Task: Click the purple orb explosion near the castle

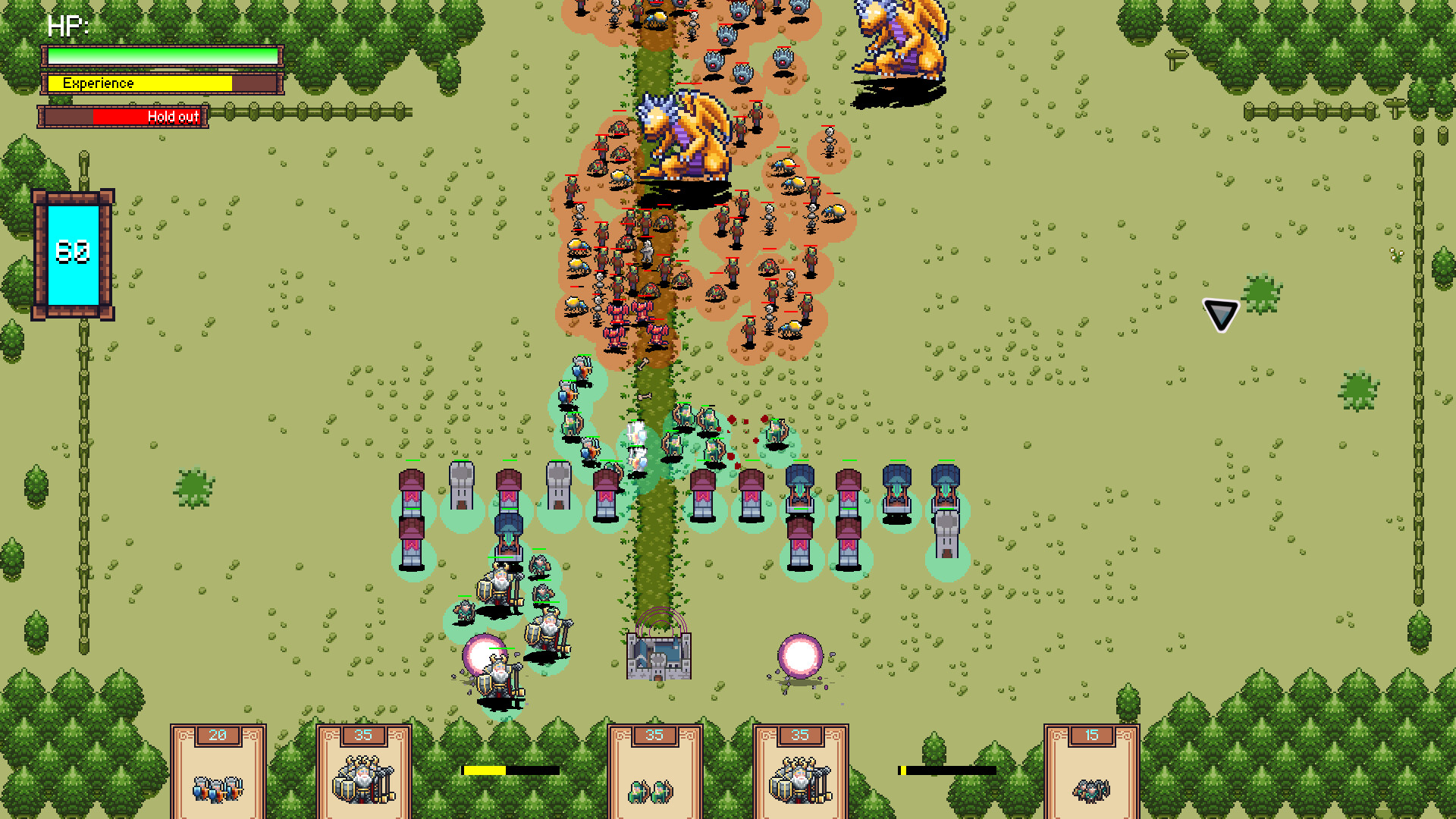Action: coord(799,656)
